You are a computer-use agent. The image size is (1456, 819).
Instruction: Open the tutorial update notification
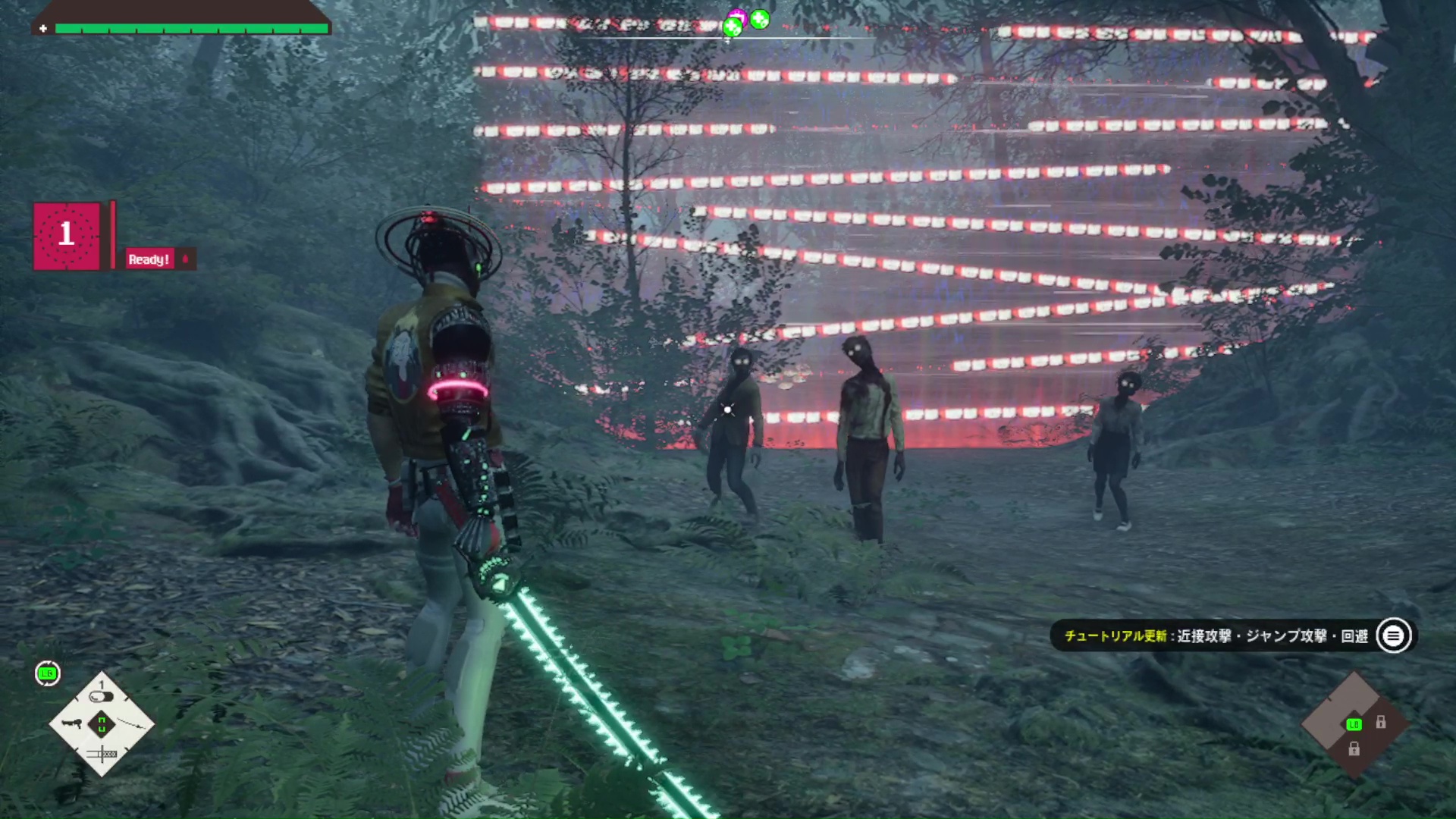1232,635
